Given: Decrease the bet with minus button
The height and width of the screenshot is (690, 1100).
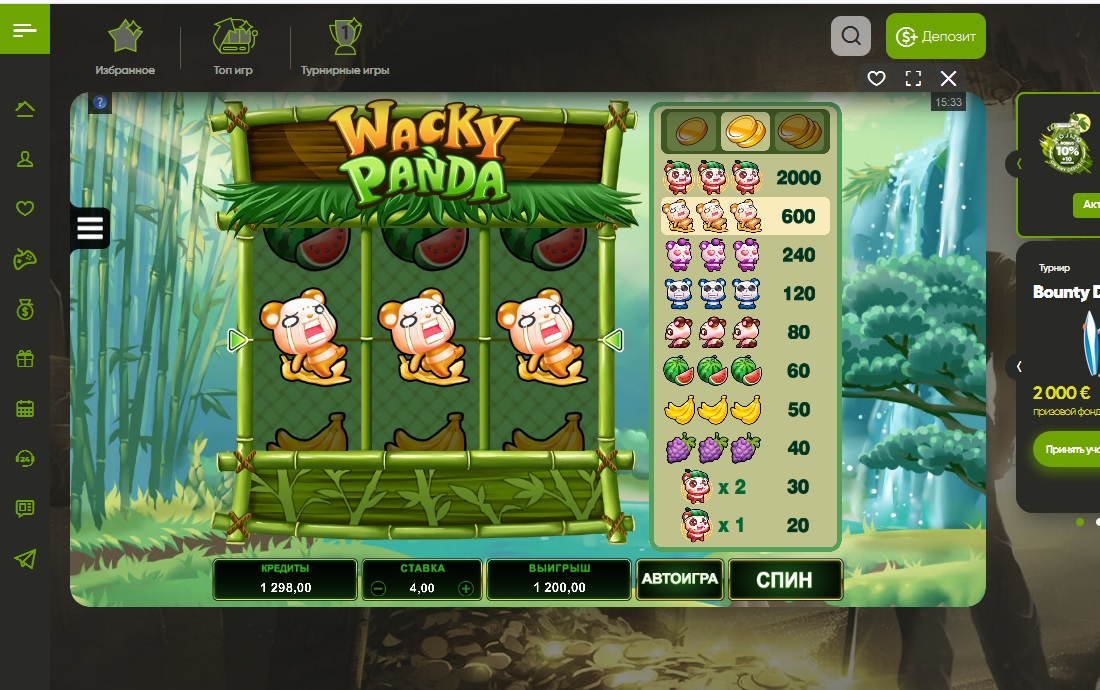Looking at the screenshot, I should (378, 588).
